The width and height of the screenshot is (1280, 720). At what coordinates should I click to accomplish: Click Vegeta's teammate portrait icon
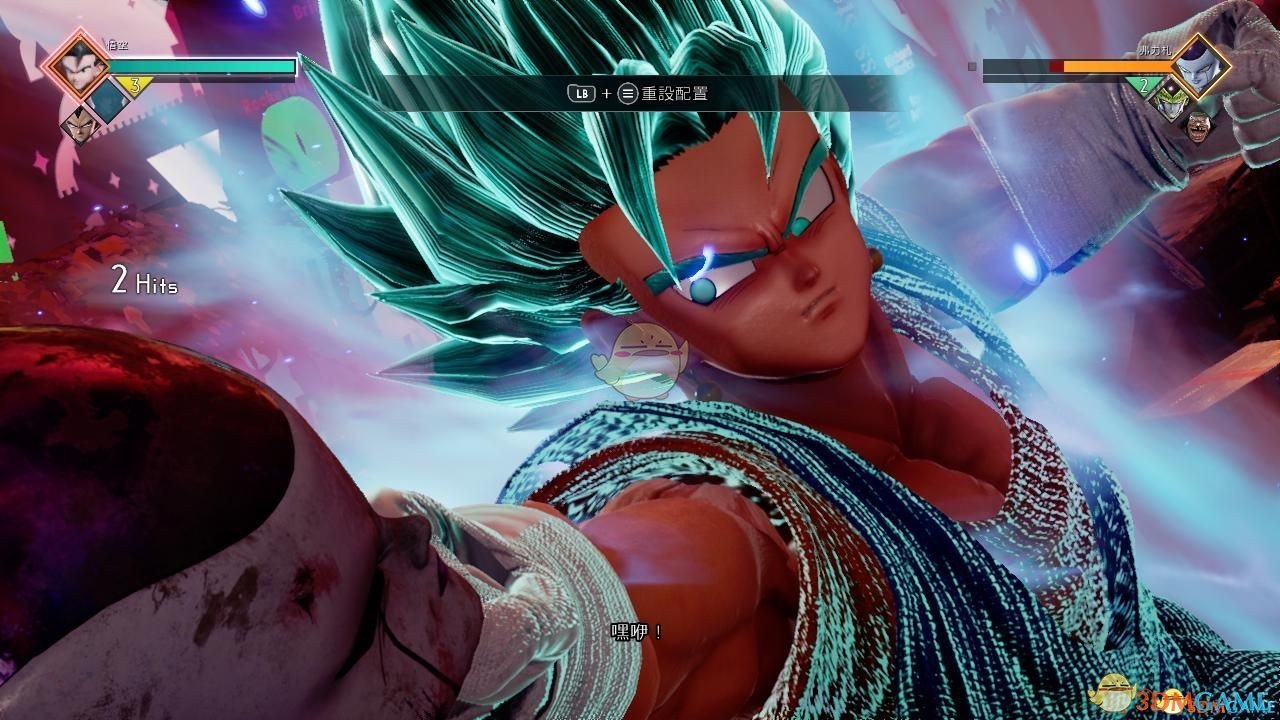[x=80, y=127]
